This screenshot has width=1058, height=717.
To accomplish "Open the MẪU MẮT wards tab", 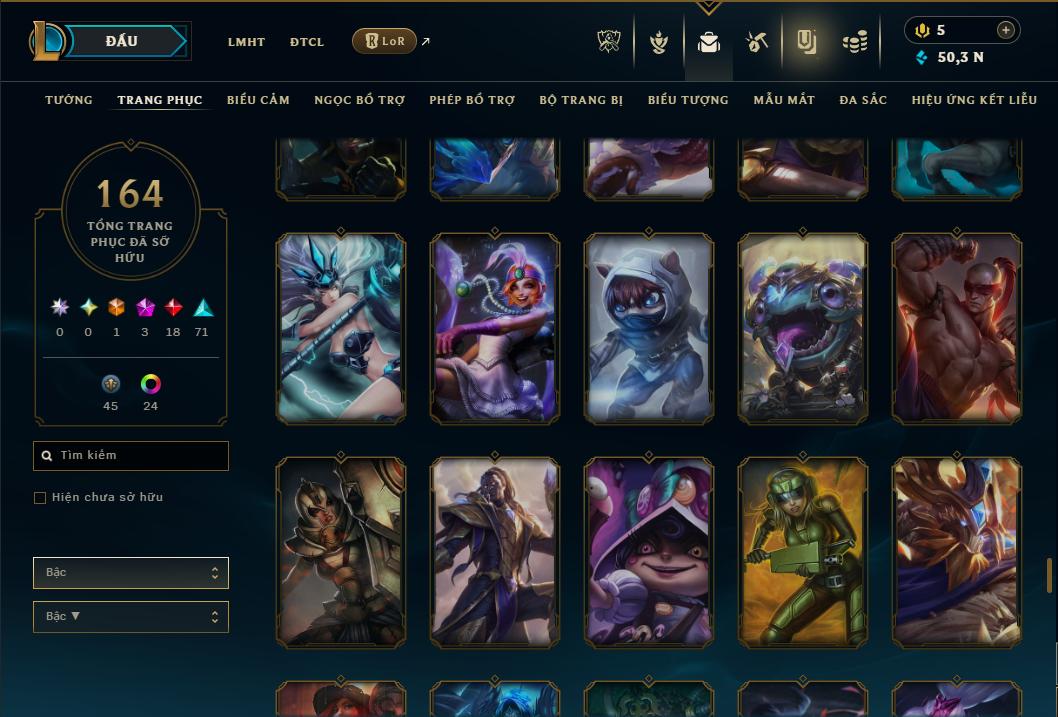I will click(784, 100).
